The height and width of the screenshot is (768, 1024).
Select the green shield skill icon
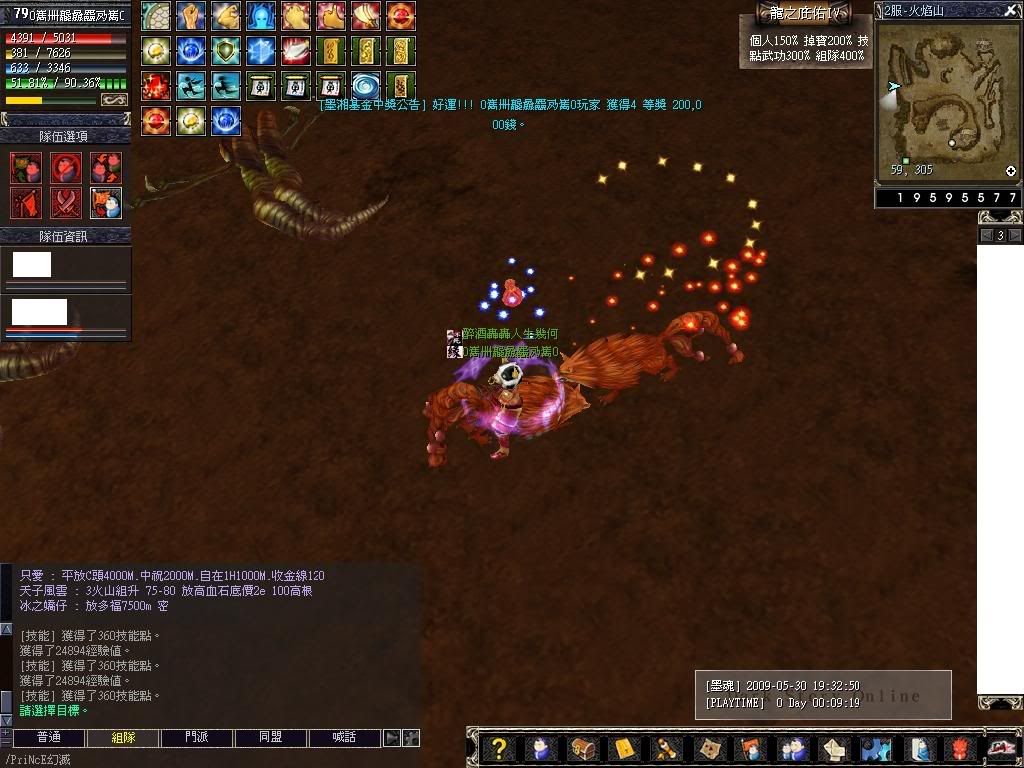(x=226, y=51)
